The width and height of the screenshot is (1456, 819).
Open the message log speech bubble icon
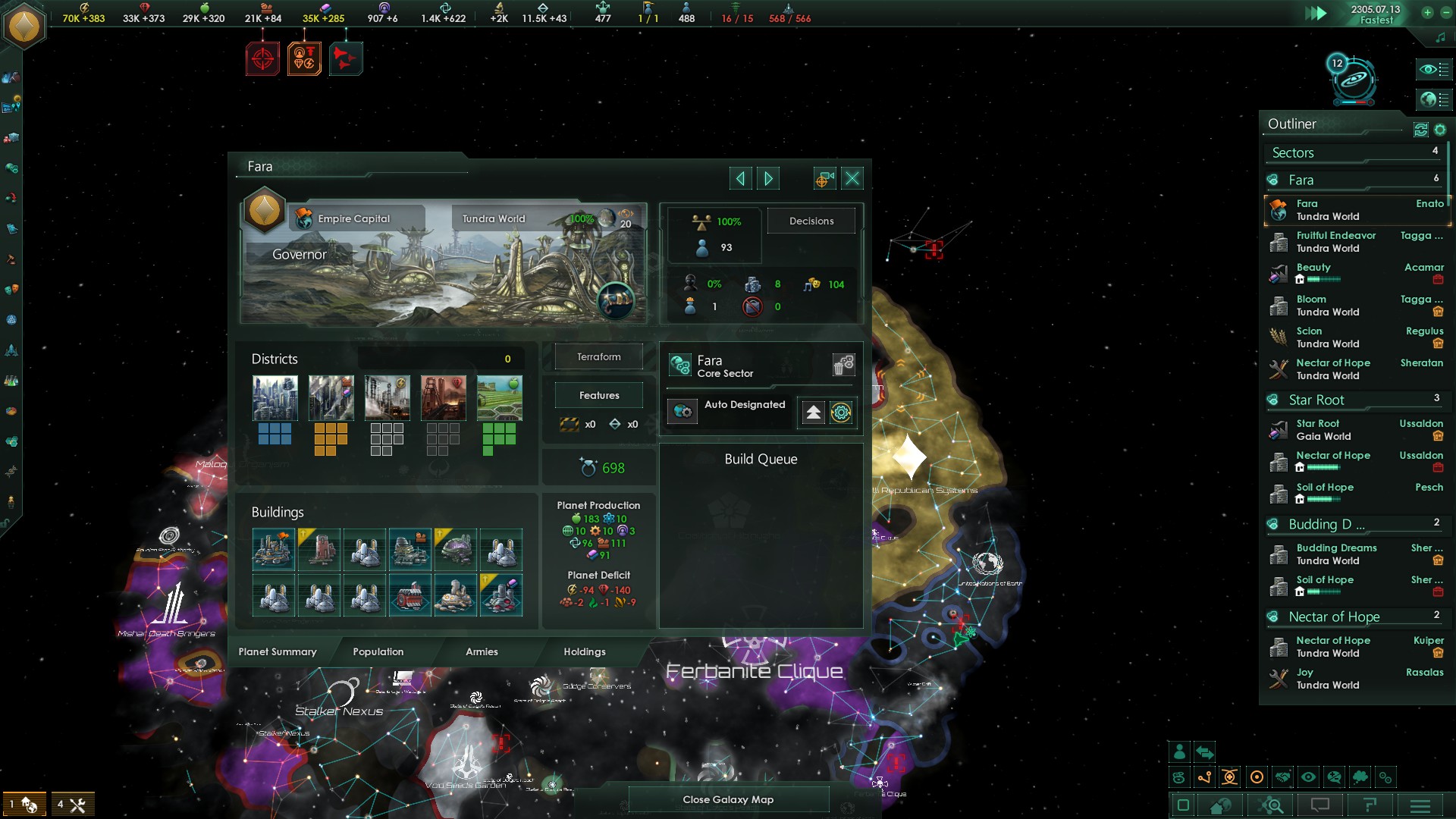pos(1320,806)
